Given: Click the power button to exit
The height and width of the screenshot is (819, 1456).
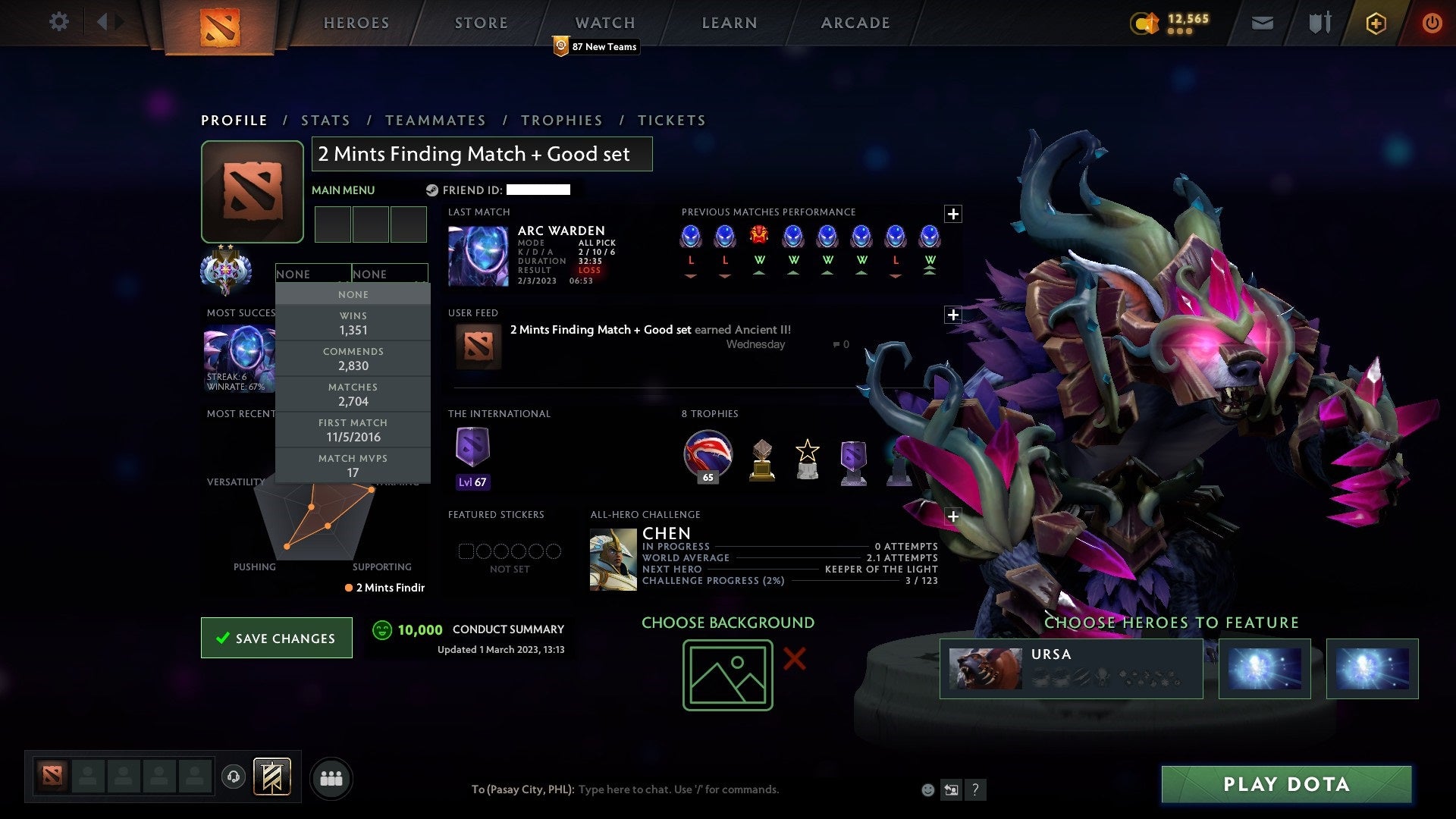Looking at the screenshot, I should [1433, 22].
